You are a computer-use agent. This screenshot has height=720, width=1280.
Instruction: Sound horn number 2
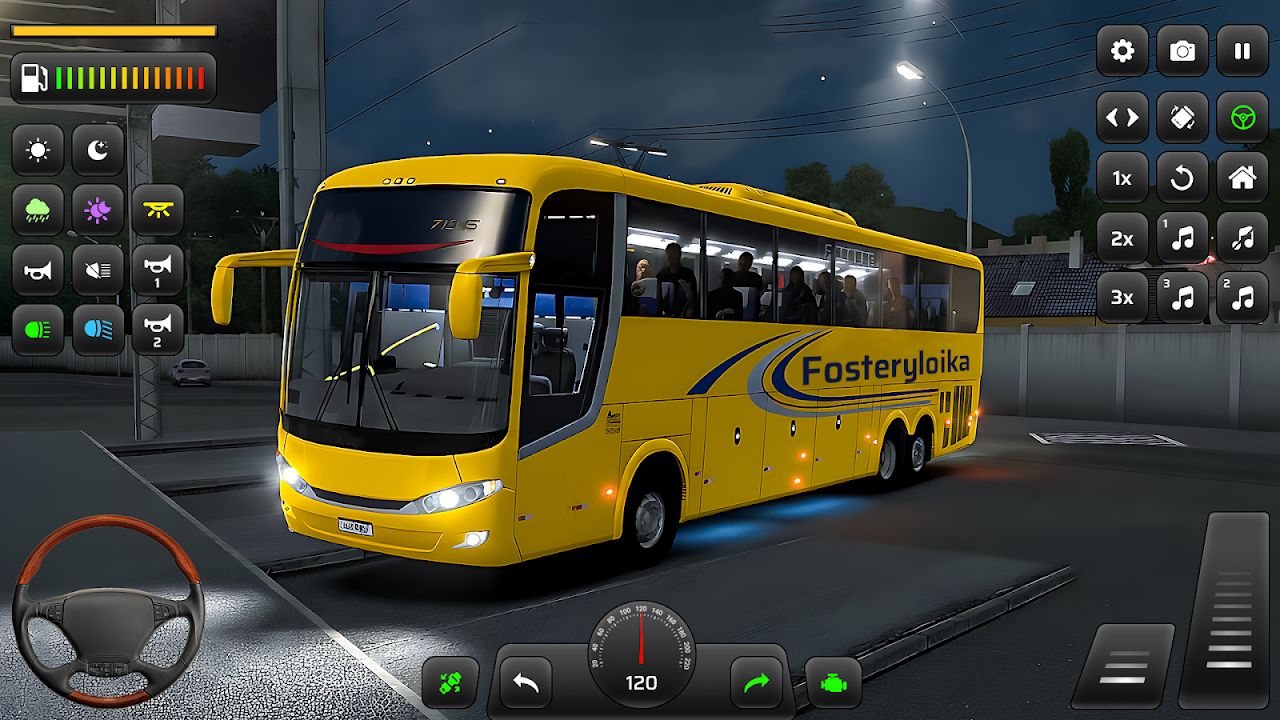[158, 329]
